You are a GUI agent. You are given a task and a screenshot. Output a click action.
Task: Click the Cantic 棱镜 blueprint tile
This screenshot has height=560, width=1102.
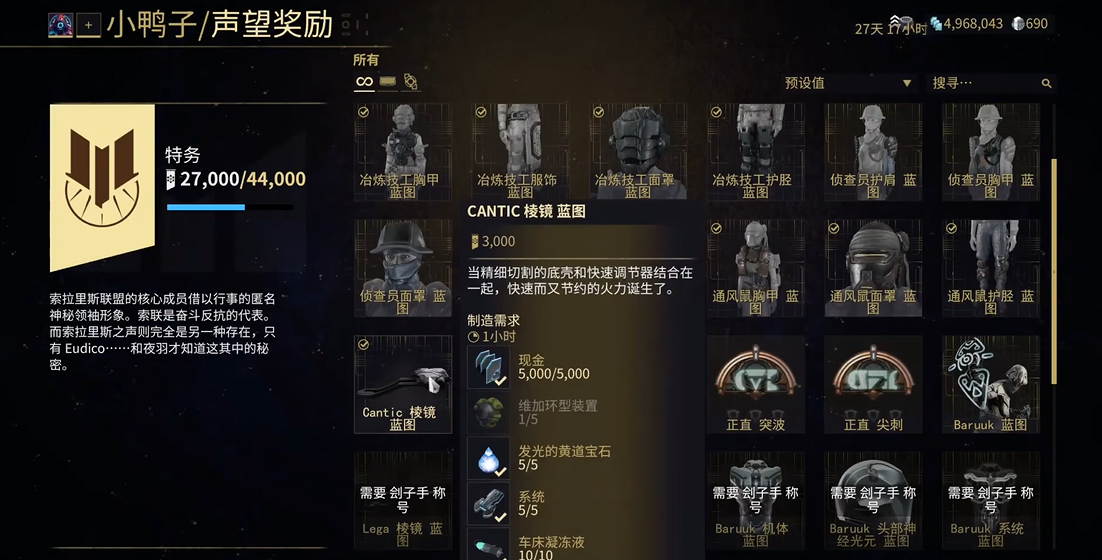[x=402, y=384]
